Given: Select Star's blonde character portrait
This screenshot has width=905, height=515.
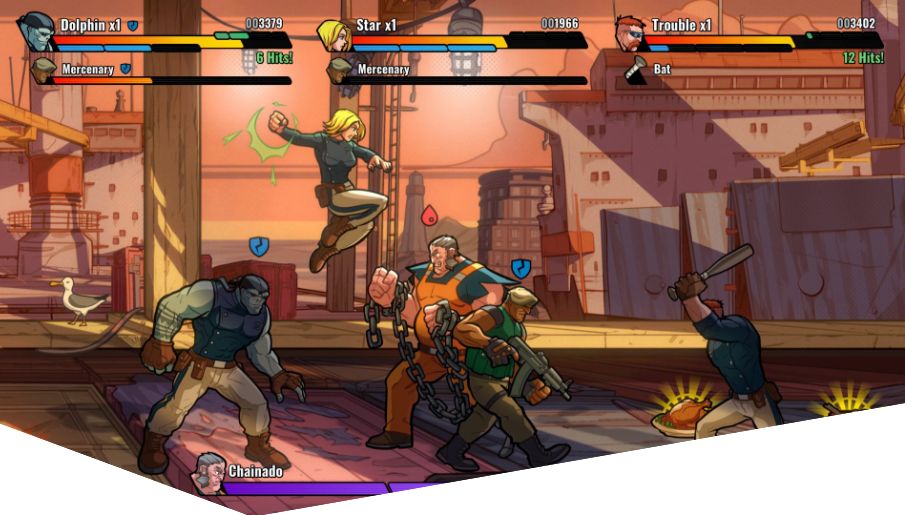Looking at the screenshot, I should (x=333, y=34).
